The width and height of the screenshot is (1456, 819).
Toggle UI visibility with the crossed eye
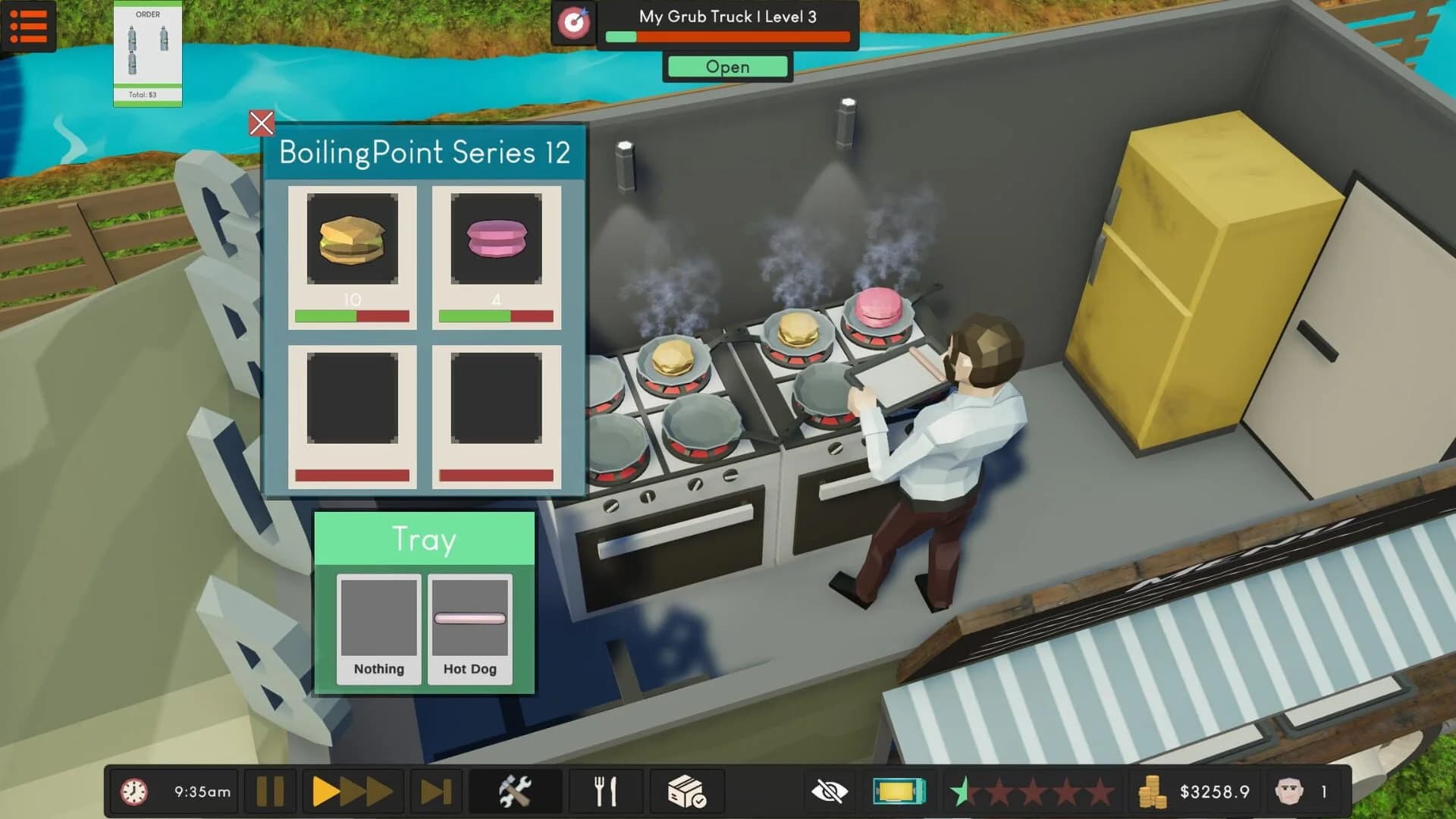830,791
